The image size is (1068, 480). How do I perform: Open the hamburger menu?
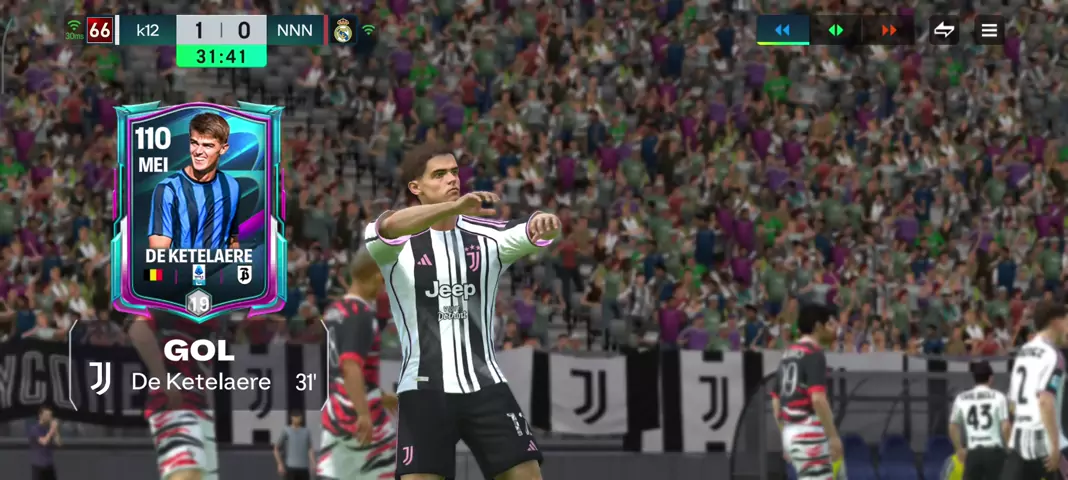click(989, 30)
